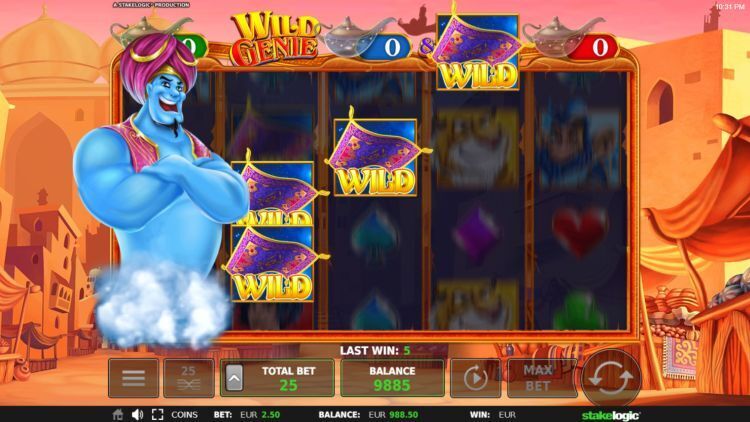Open the hamburger menu

click(x=133, y=378)
